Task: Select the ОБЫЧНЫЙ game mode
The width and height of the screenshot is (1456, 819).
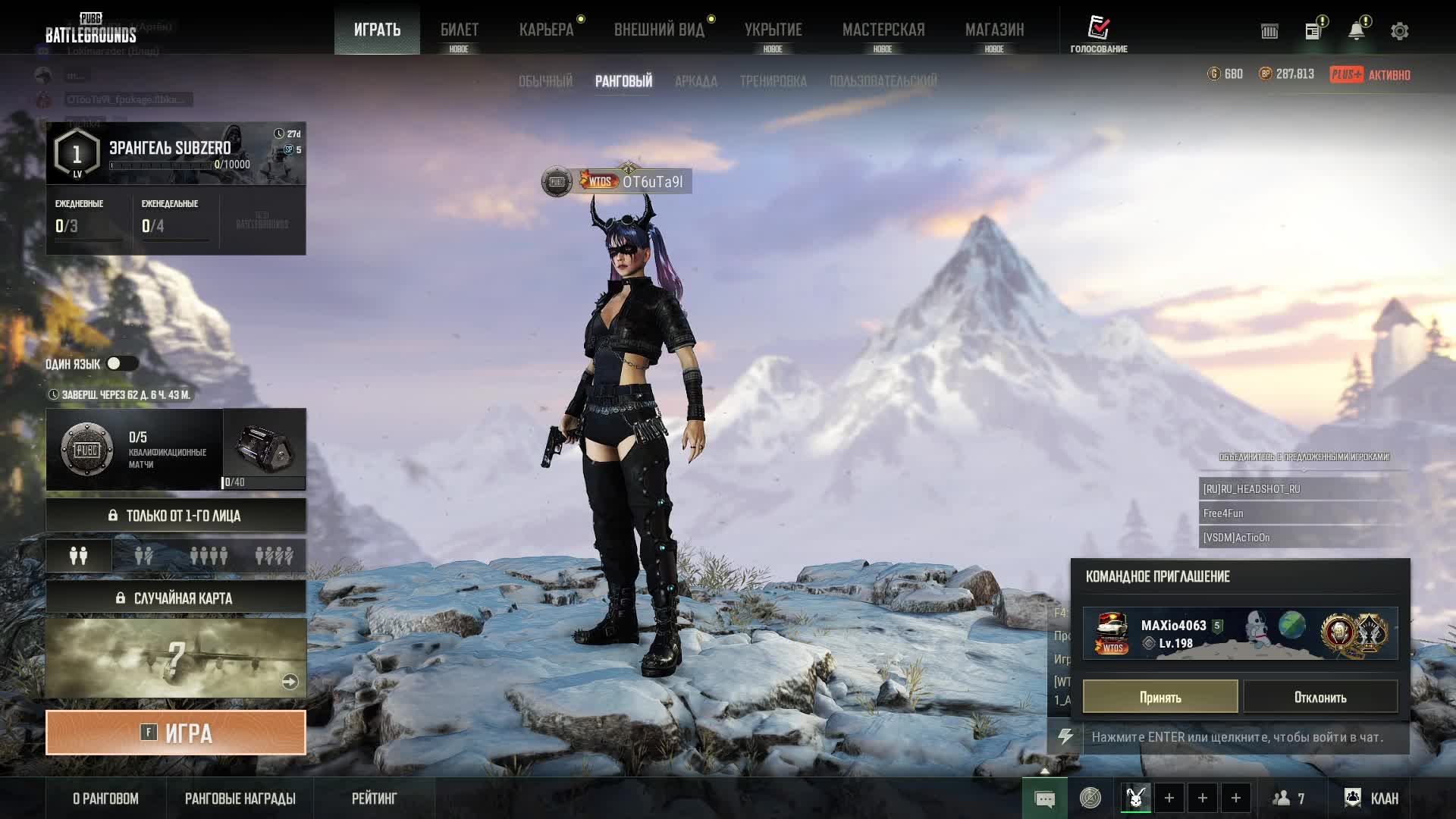Action: [x=545, y=81]
